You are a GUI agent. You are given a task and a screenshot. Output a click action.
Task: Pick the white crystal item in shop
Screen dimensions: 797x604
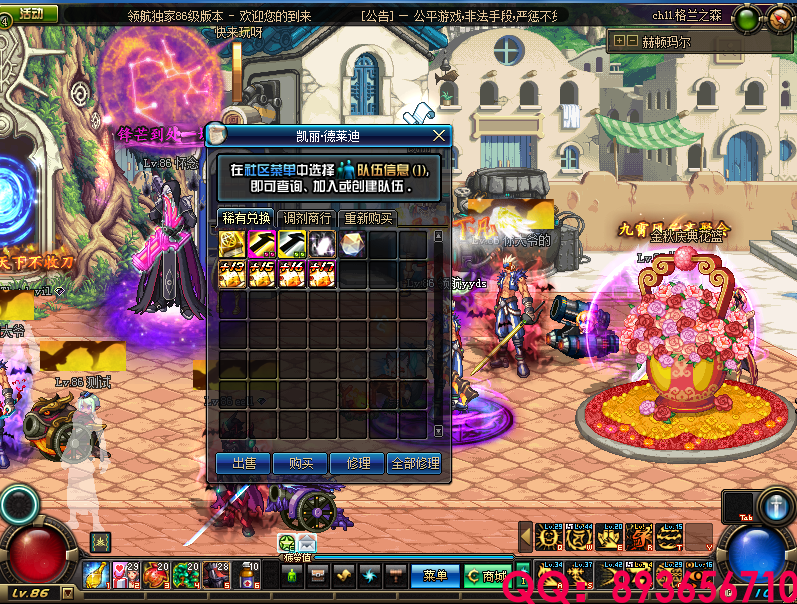click(x=353, y=244)
